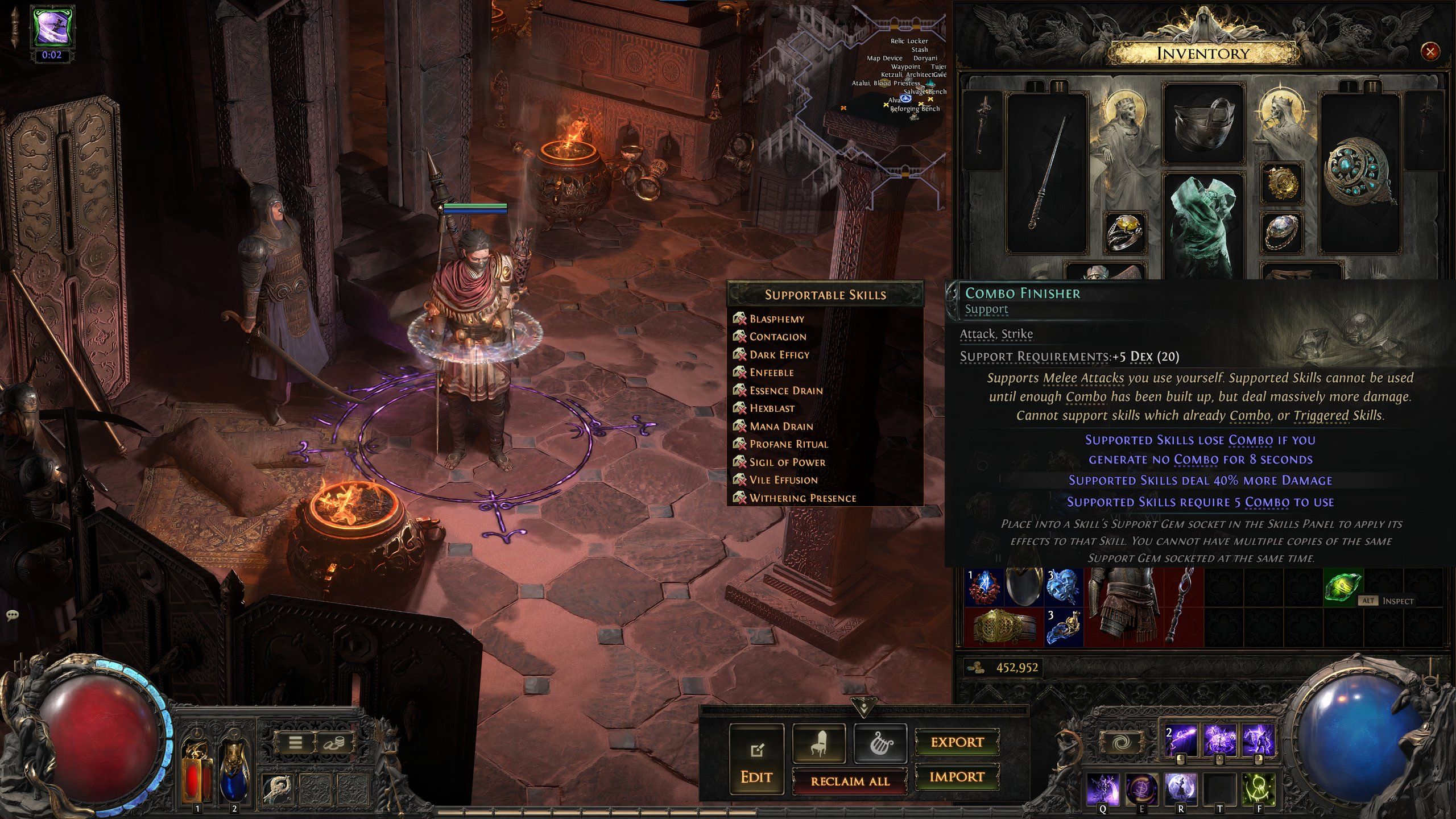Viewport: 1456px width, 819px height.
Task: Export the hideout layout
Action: pos(957,742)
